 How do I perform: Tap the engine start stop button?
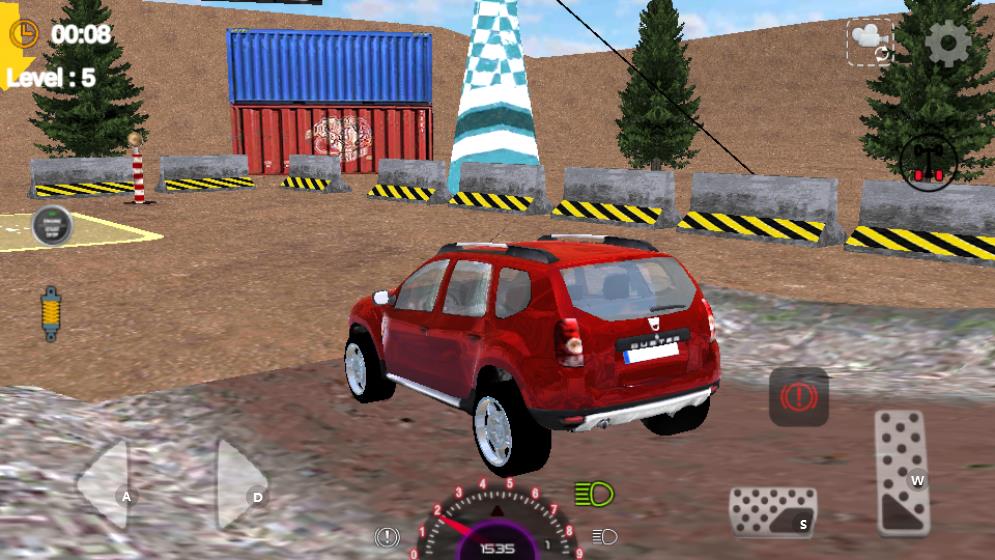tap(51, 225)
